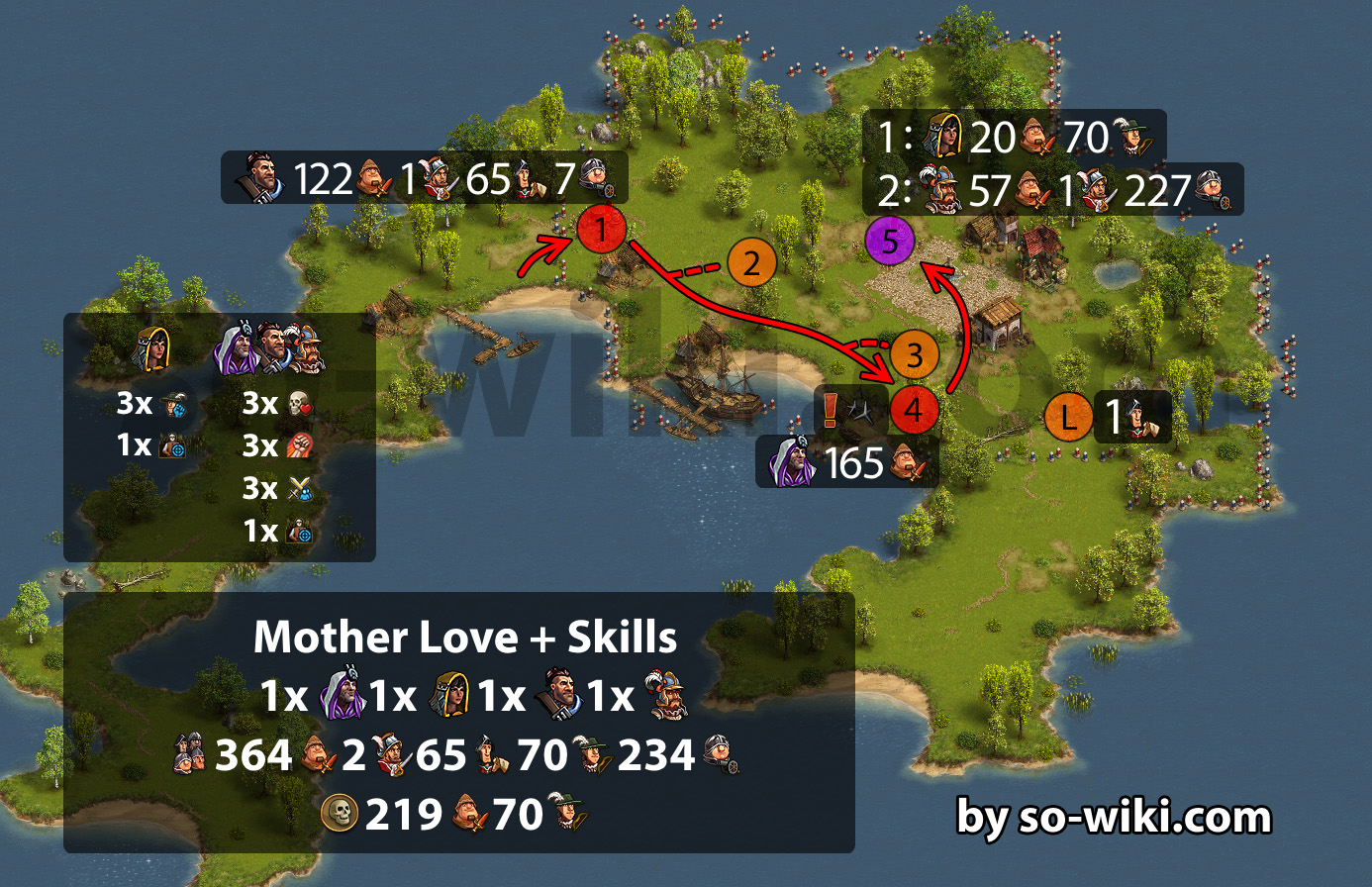
Task: Choose orange camp marker number 3
Action: (x=914, y=355)
